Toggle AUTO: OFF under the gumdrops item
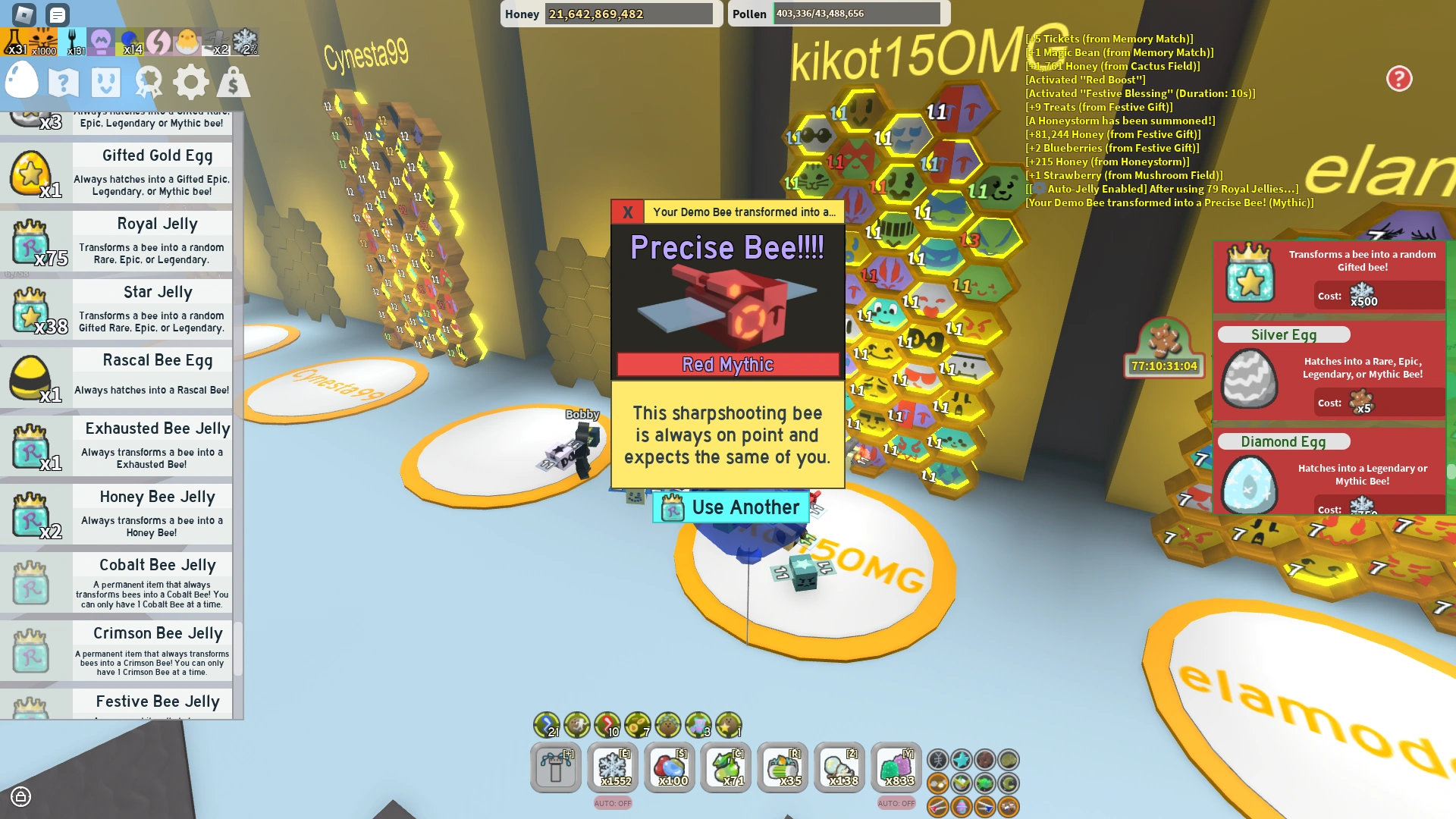The image size is (1456, 819). coord(896,803)
